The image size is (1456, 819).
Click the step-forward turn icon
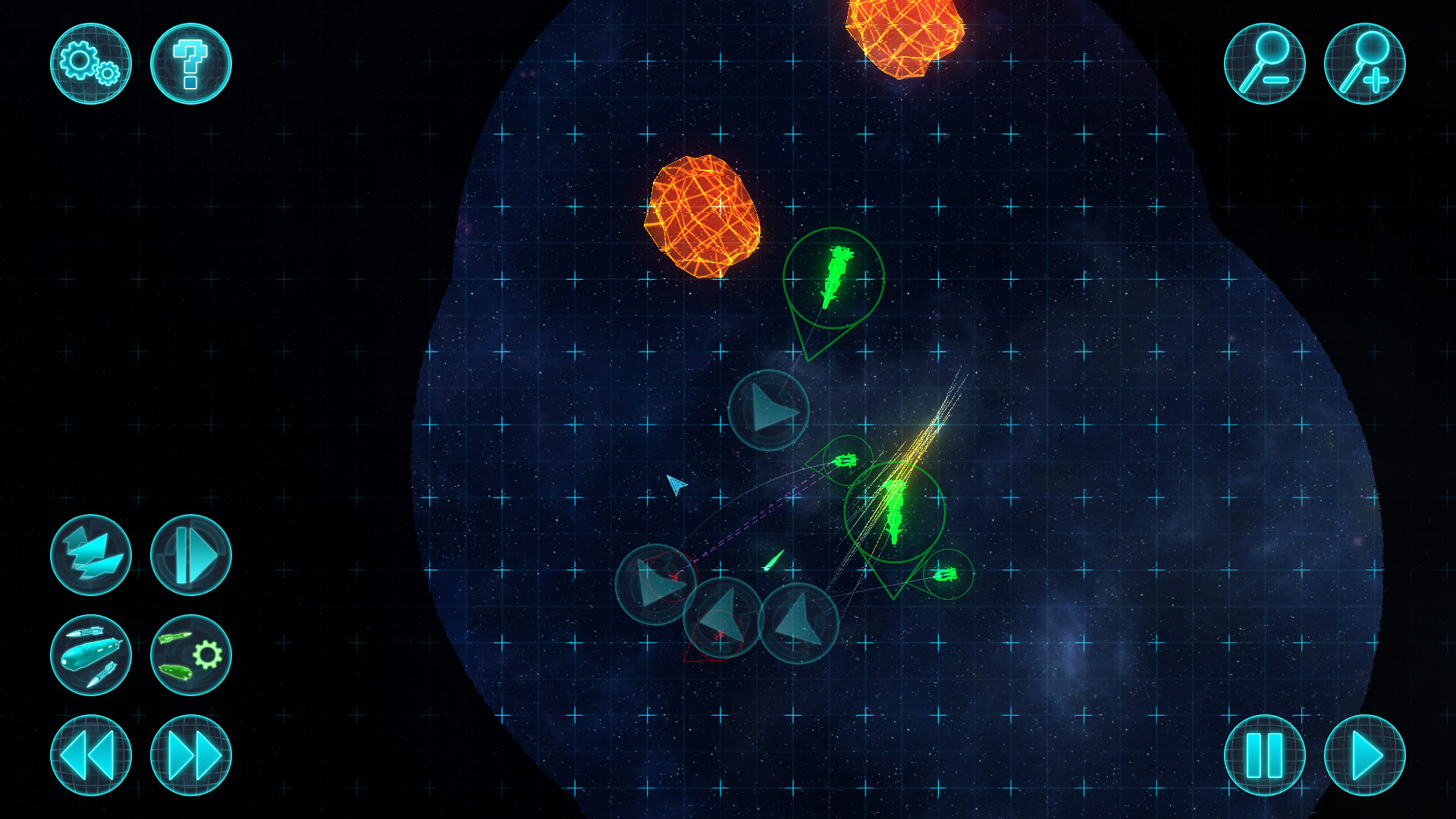(x=190, y=554)
